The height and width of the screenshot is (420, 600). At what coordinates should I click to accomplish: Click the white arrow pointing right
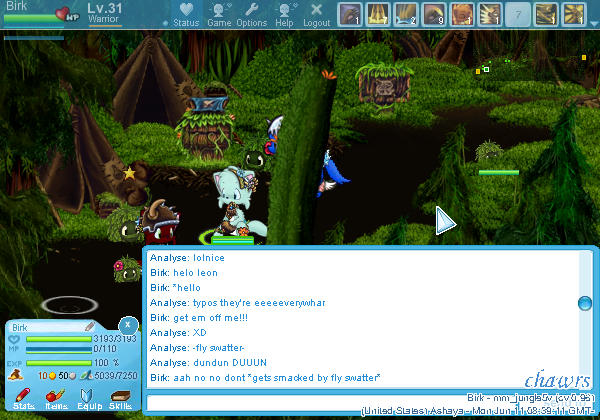446,221
